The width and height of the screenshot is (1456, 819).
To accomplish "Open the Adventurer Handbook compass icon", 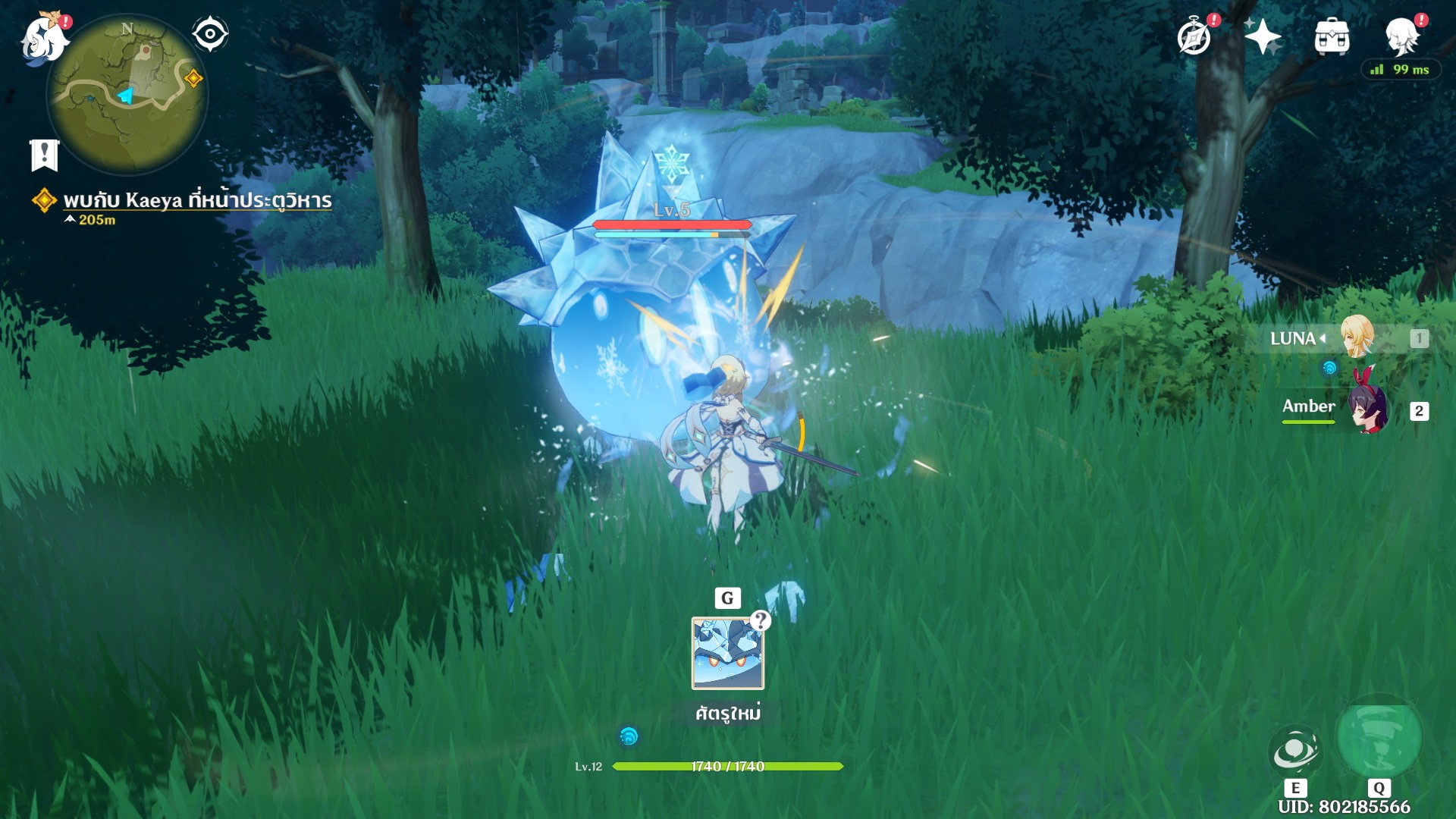I will 1194,37.
